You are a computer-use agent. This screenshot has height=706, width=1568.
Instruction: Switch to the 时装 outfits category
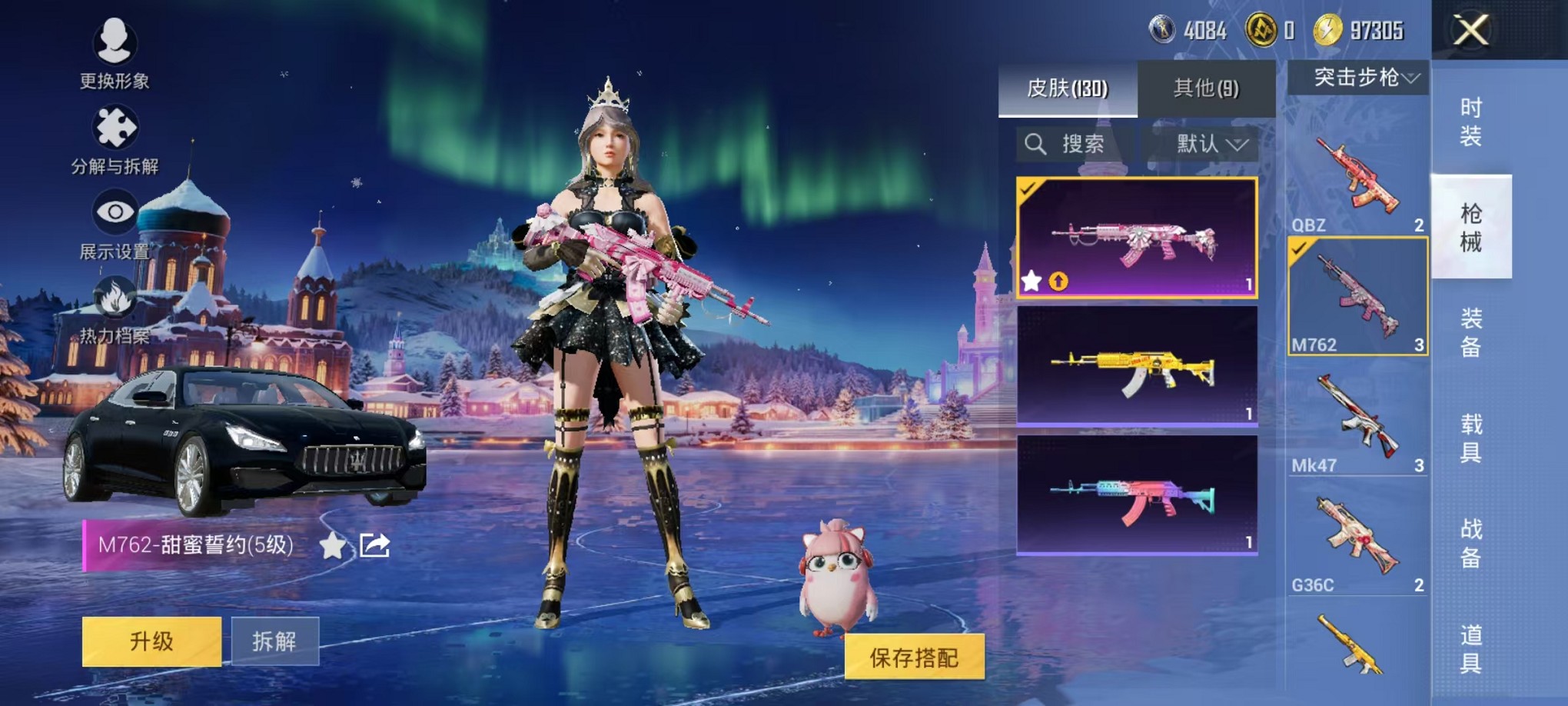(1470, 122)
